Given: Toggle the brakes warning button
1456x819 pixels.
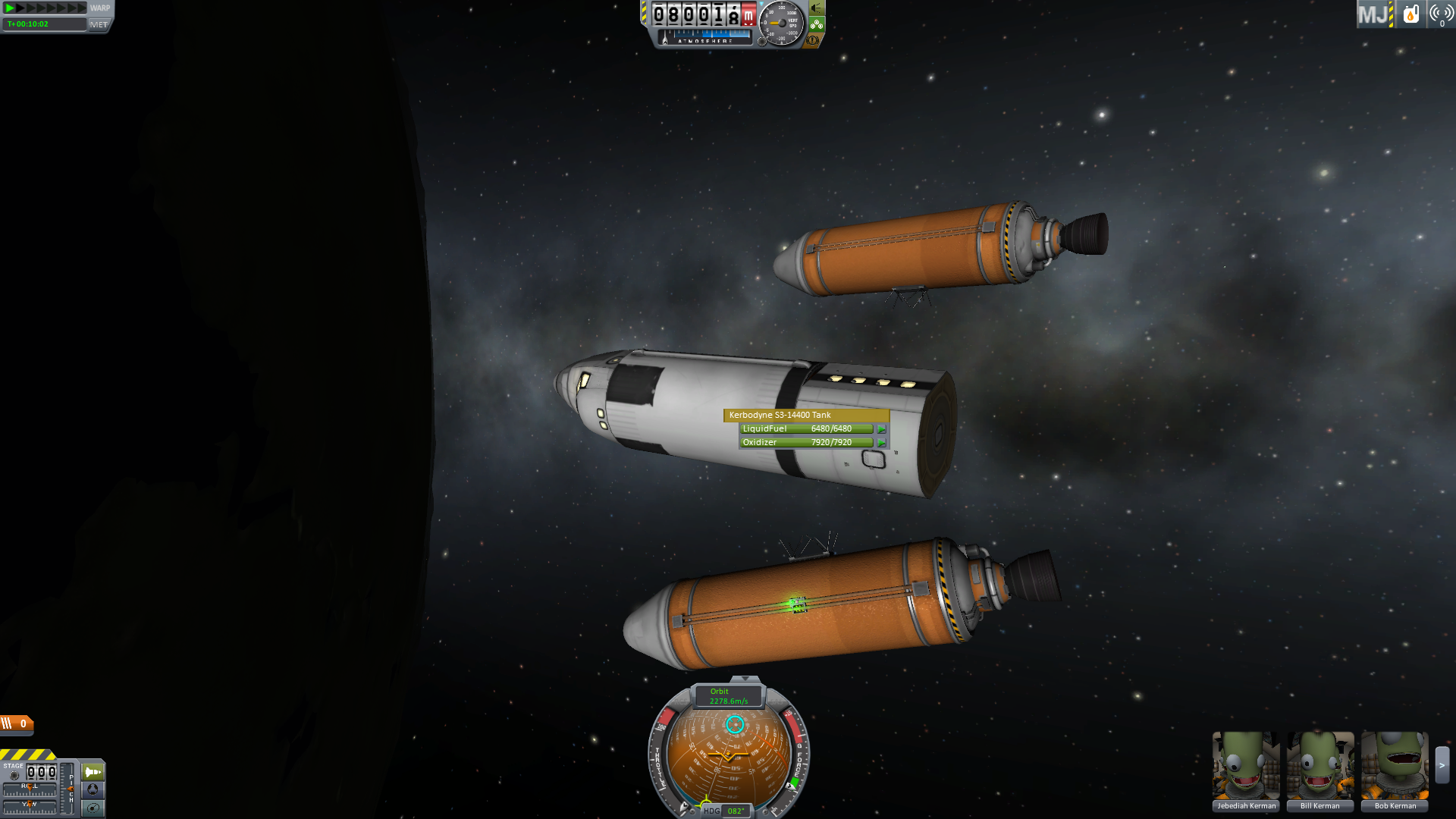Looking at the screenshot, I should [812, 40].
